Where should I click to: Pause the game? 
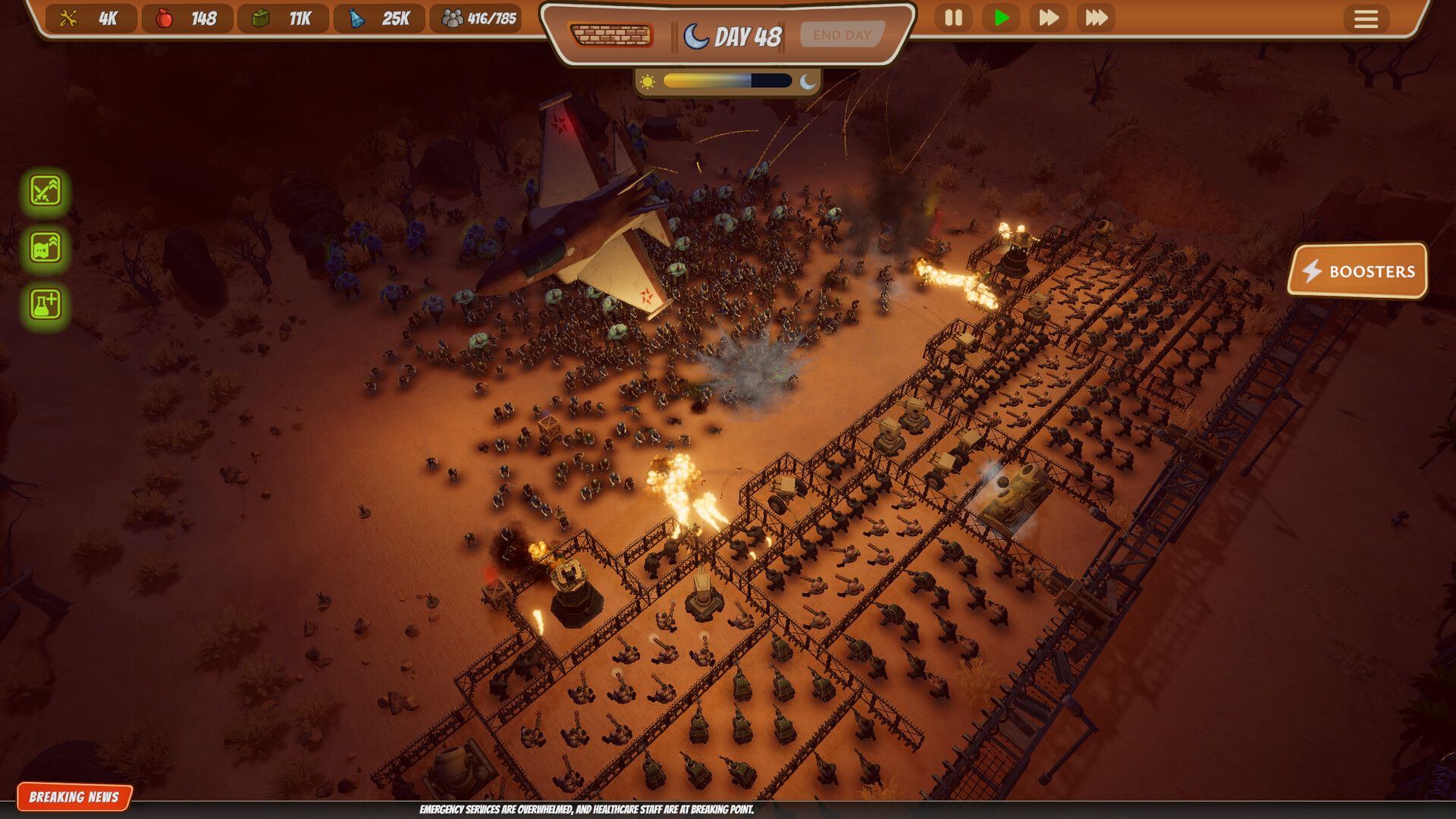[953, 17]
